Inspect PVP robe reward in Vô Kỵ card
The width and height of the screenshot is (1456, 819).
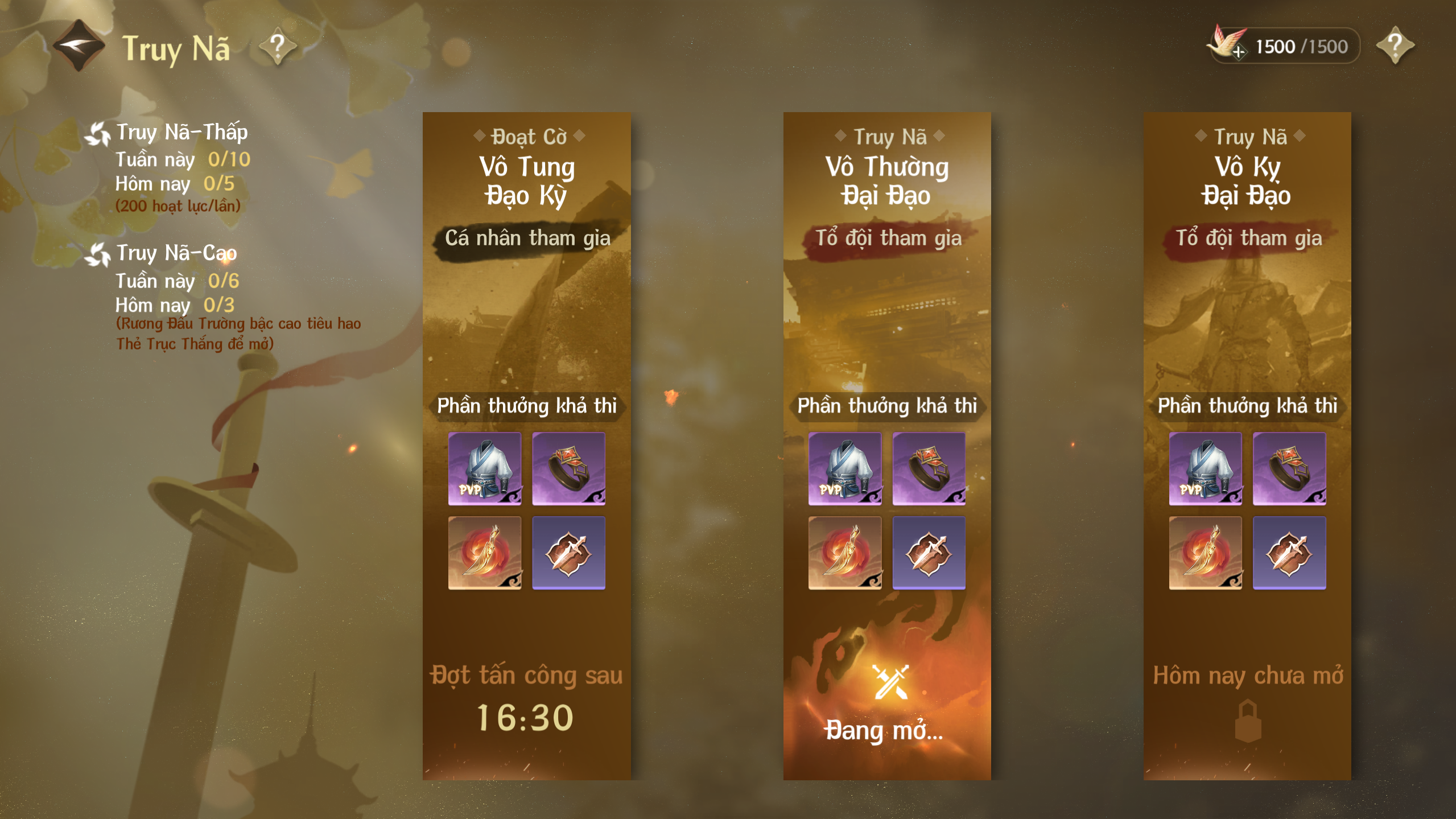point(1205,468)
